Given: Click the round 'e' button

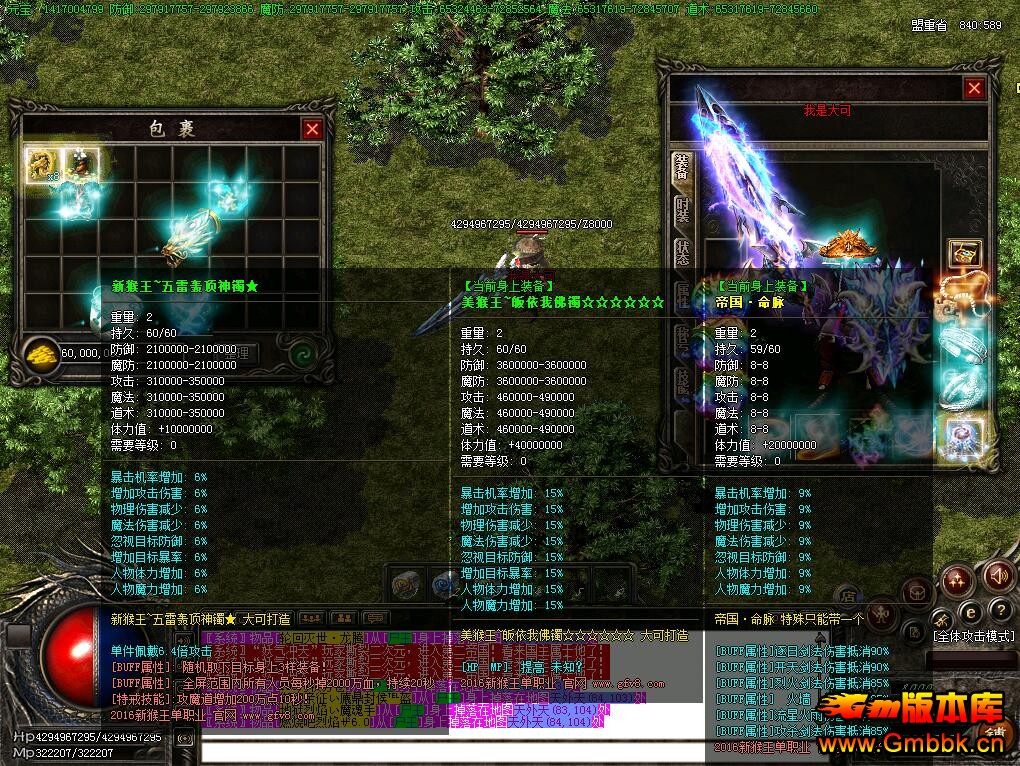Looking at the screenshot, I should pos(969,612).
